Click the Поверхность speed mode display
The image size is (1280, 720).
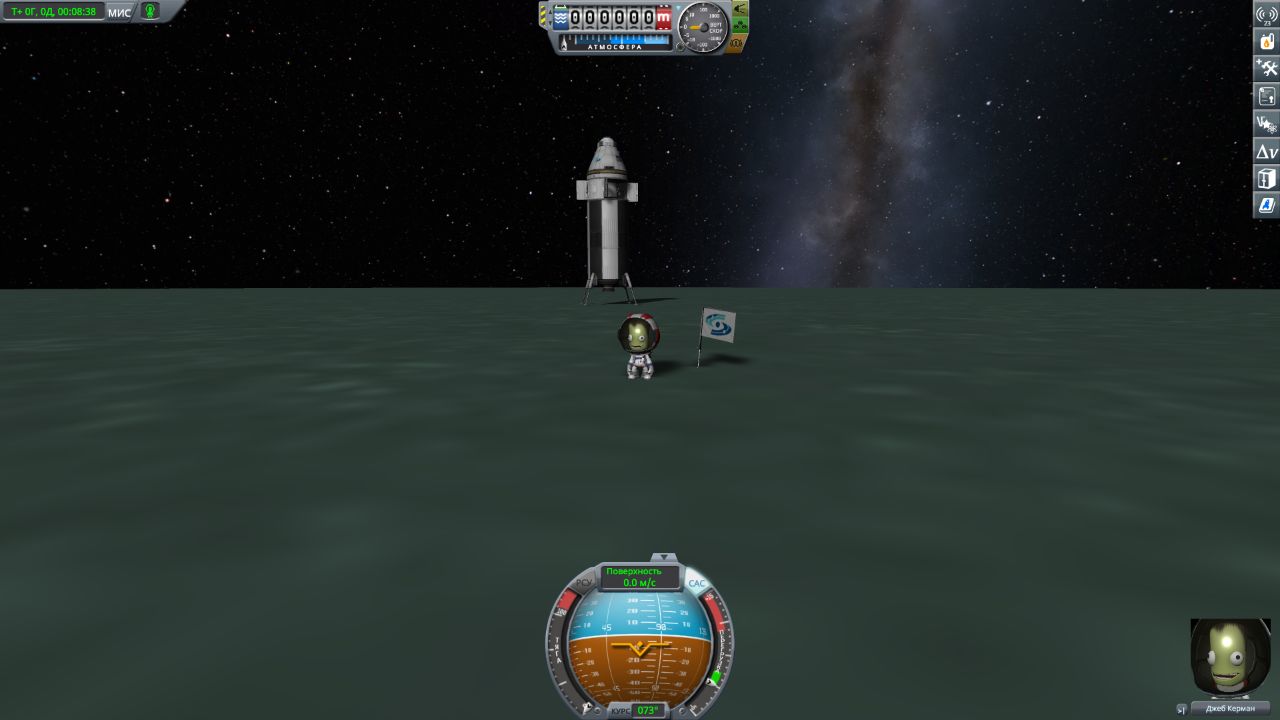[640, 576]
